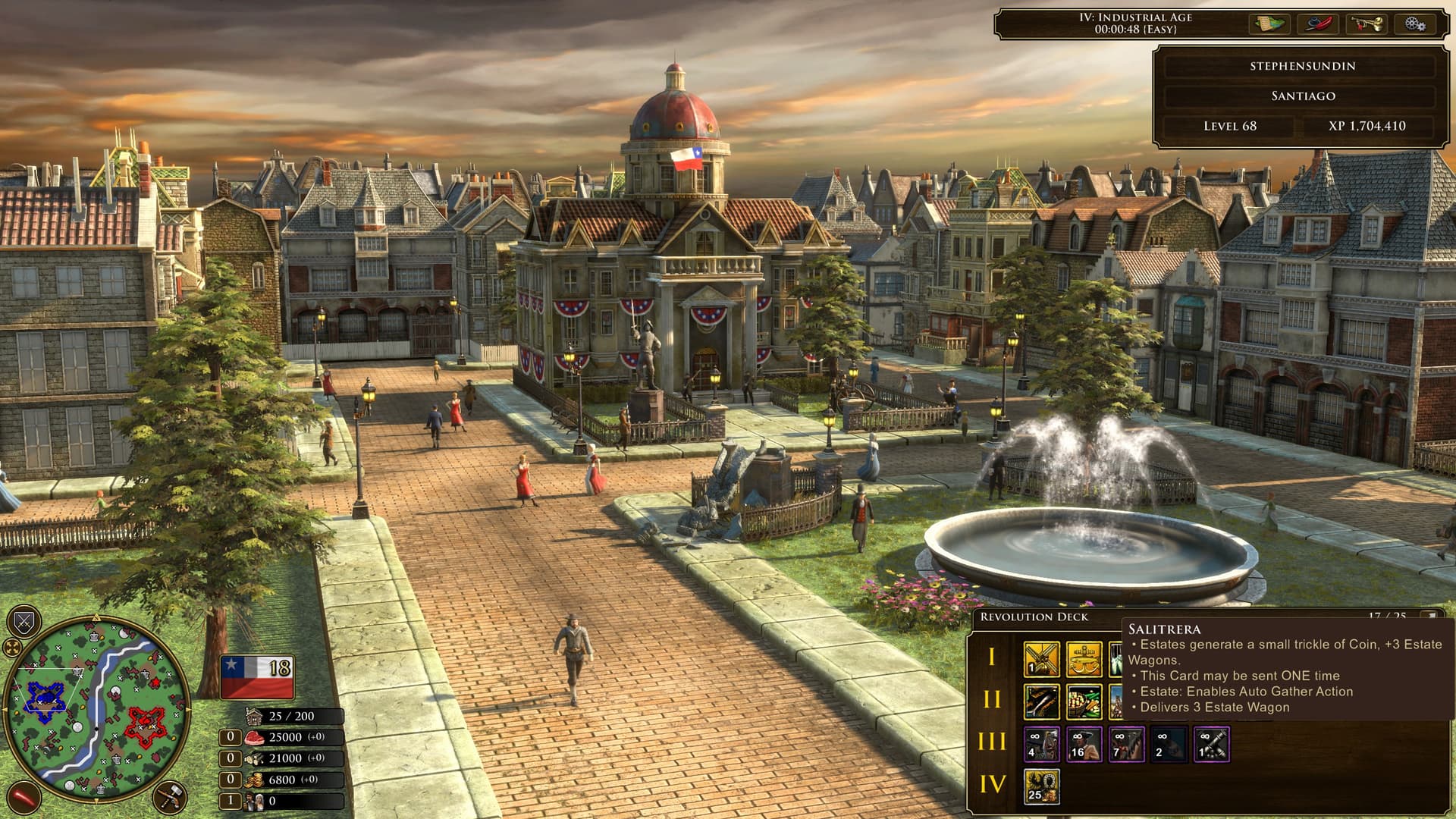
Task: Select the darkened card numbered 2
Action: pos(1169,744)
